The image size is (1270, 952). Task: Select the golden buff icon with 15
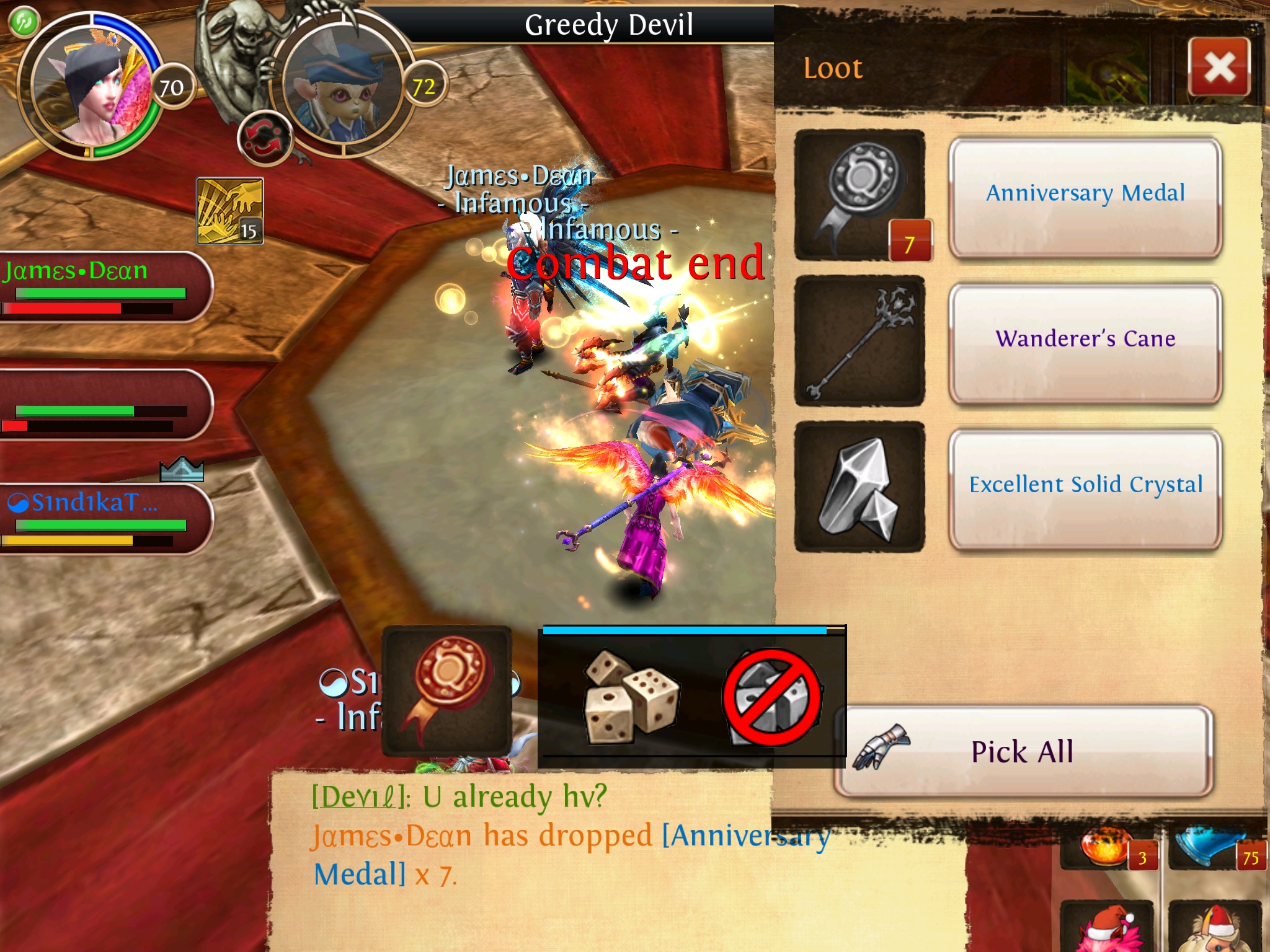coord(230,211)
